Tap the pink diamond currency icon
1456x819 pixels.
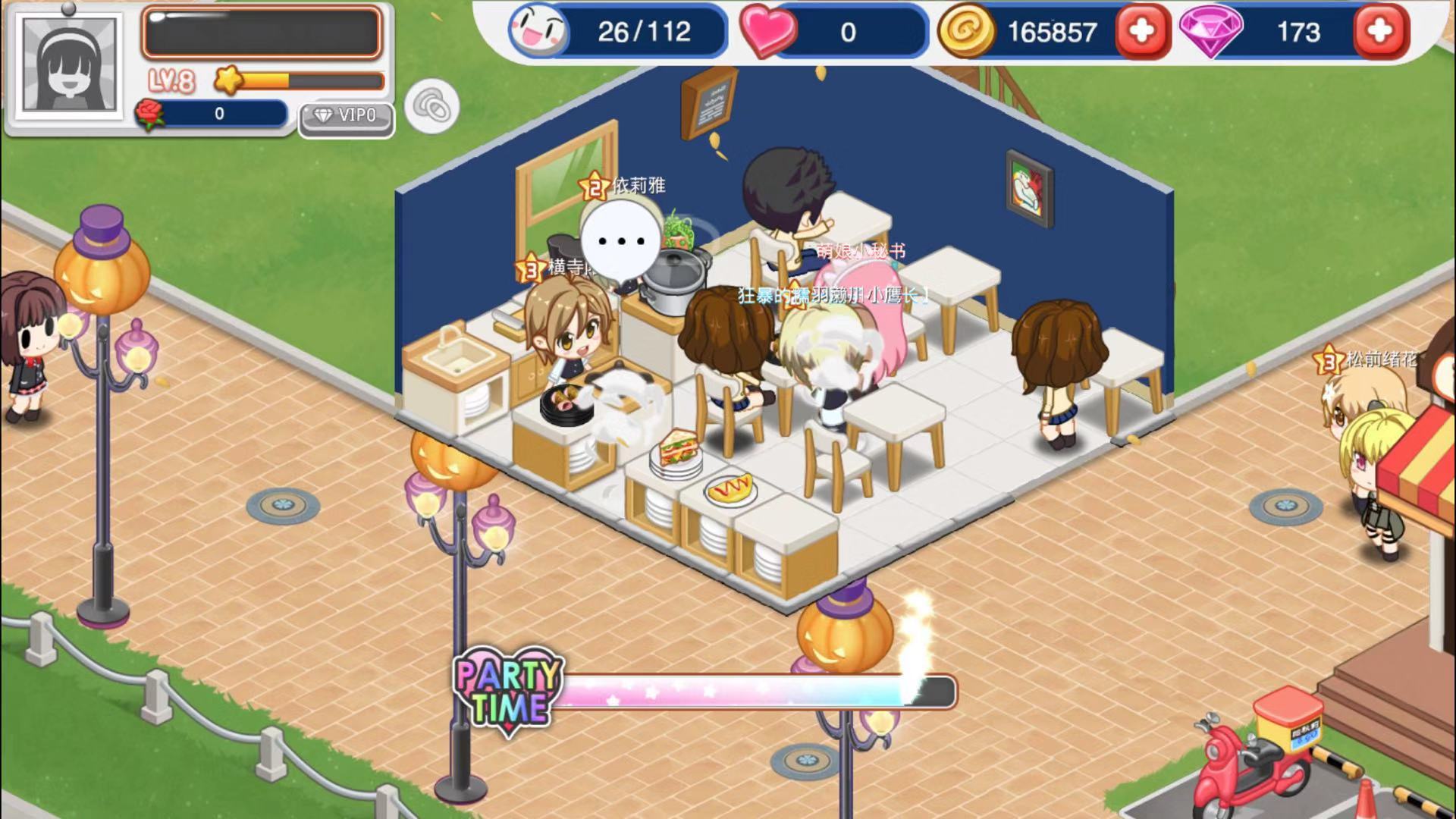coord(1210,32)
